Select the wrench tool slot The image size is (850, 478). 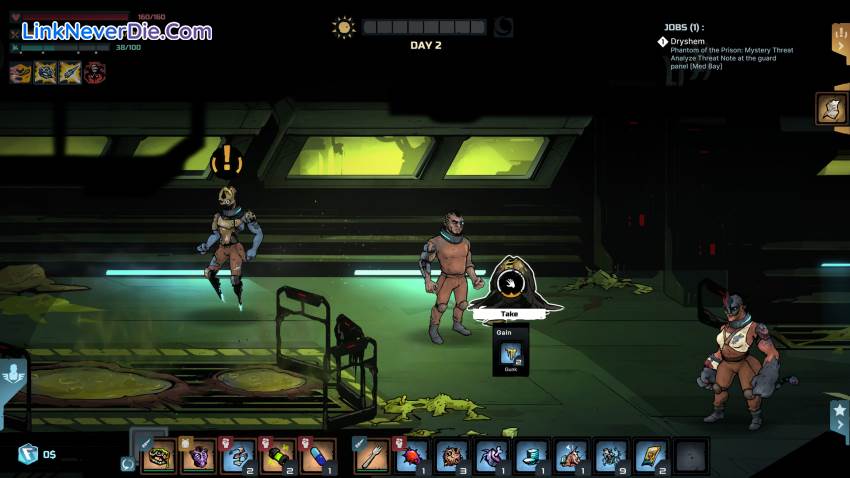coord(372,456)
